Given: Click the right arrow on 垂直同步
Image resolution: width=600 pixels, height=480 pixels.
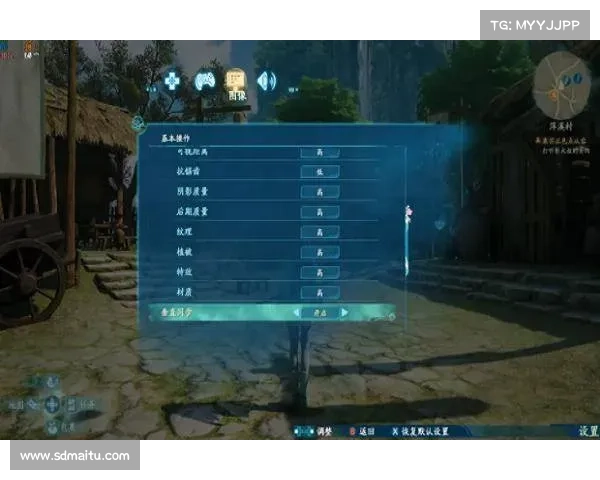Looking at the screenshot, I should (x=346, y=313).
